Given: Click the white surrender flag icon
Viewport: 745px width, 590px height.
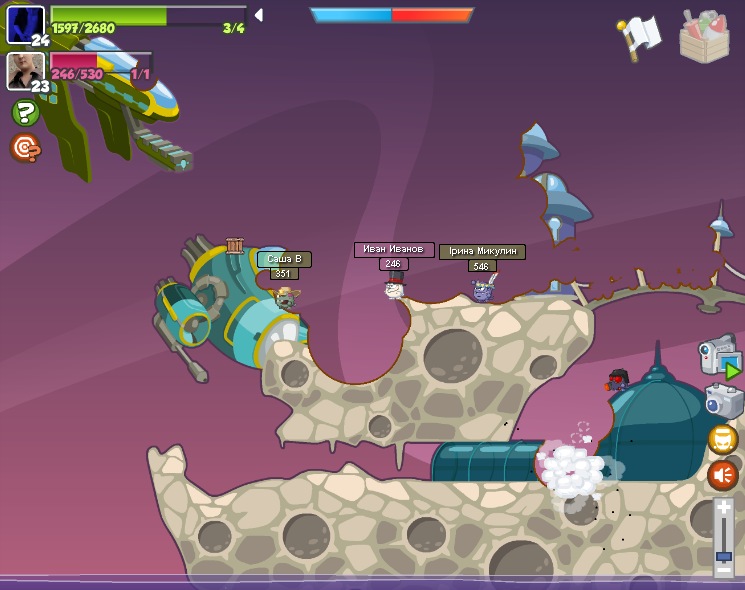Looking at the screenshot, I should coord(641,35).
